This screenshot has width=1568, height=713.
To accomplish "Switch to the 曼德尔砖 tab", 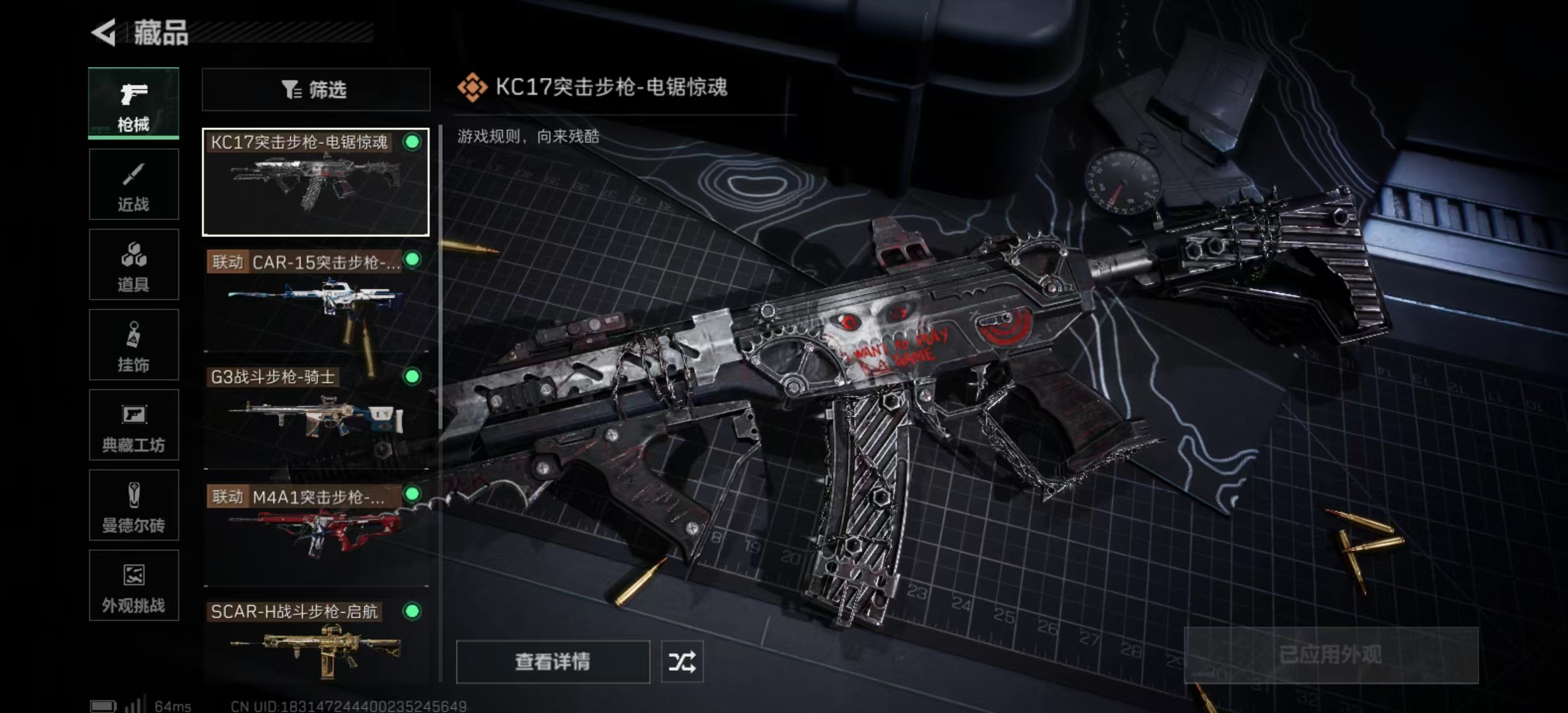I will click(133, 506).
